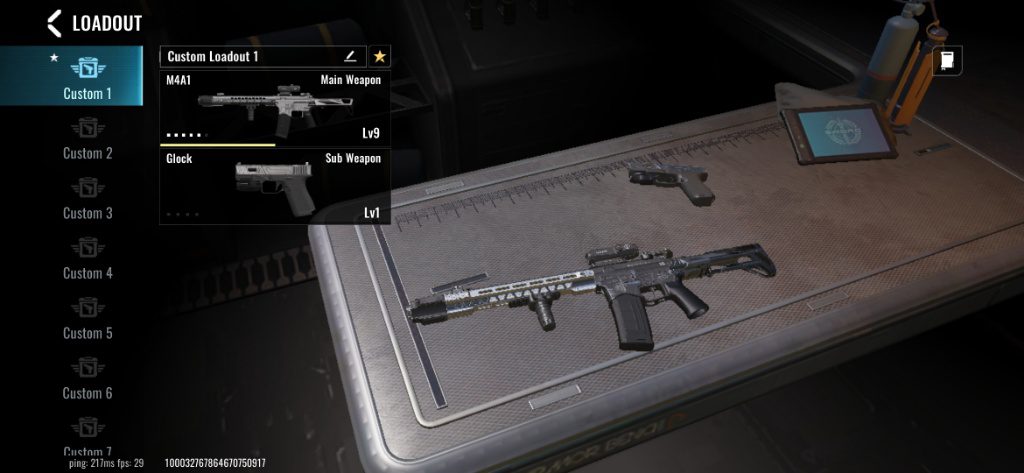
Task: Toggle the favorite star for Custom Loadout 1
Action: pyautogui.click(x=380, y=57)
